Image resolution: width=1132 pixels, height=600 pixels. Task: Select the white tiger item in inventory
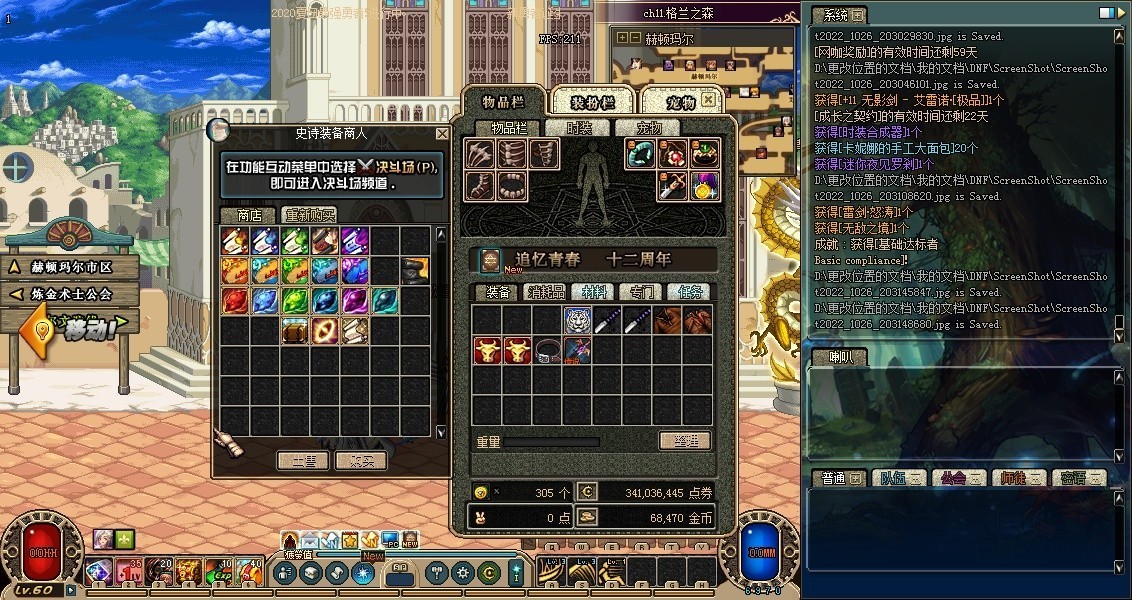click(577, 320)
